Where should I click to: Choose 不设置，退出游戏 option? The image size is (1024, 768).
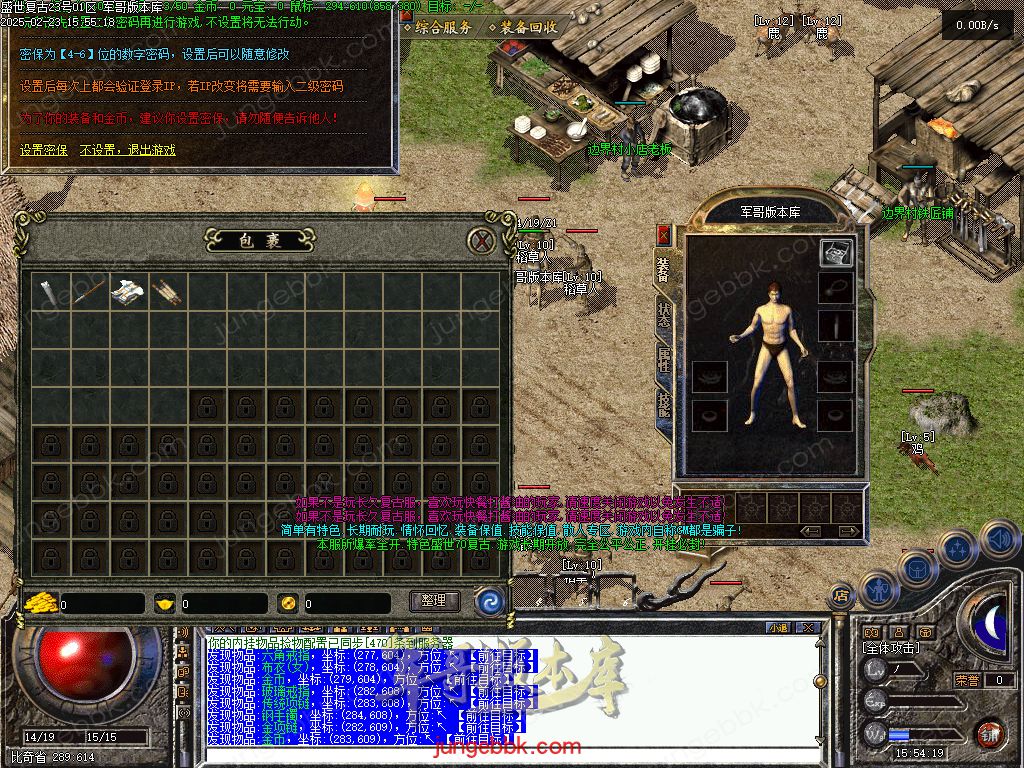point(127,150)
